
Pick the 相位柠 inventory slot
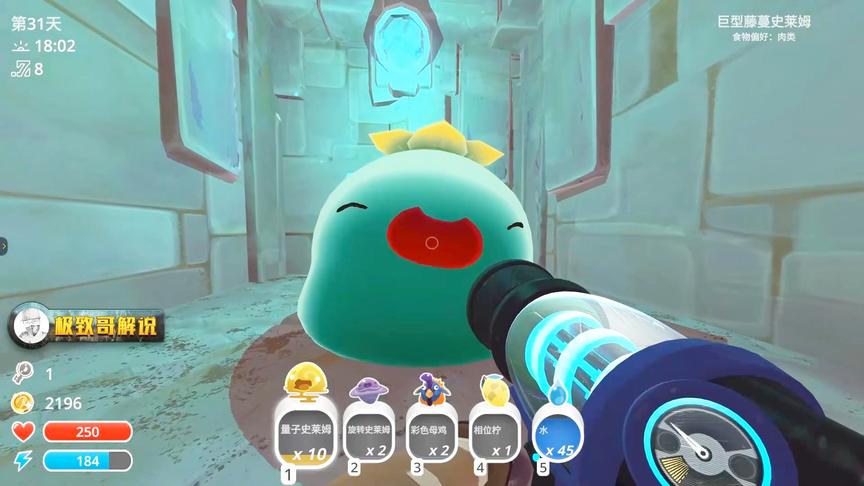495,431
